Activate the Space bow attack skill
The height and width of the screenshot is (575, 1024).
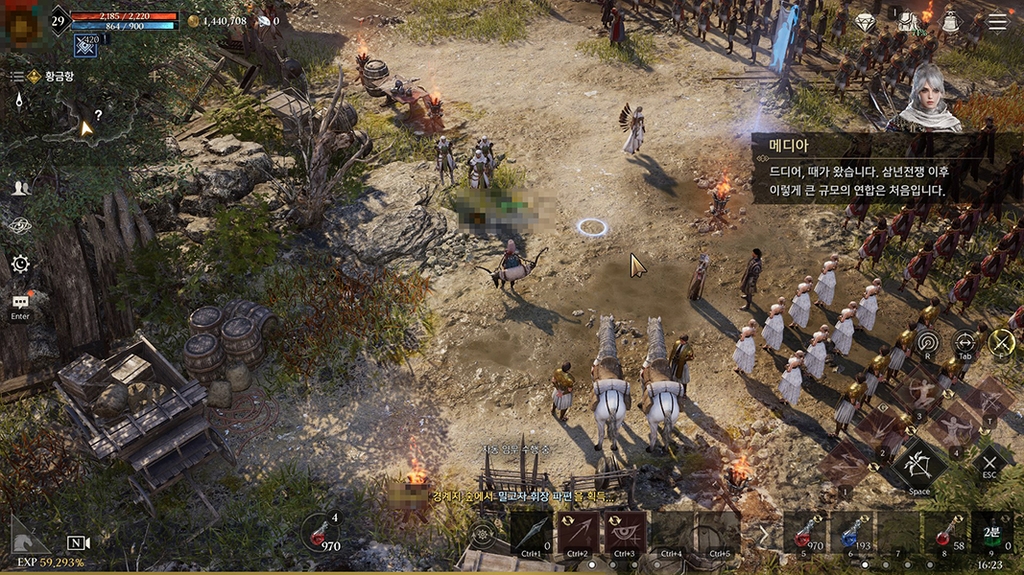pos(920,466)
